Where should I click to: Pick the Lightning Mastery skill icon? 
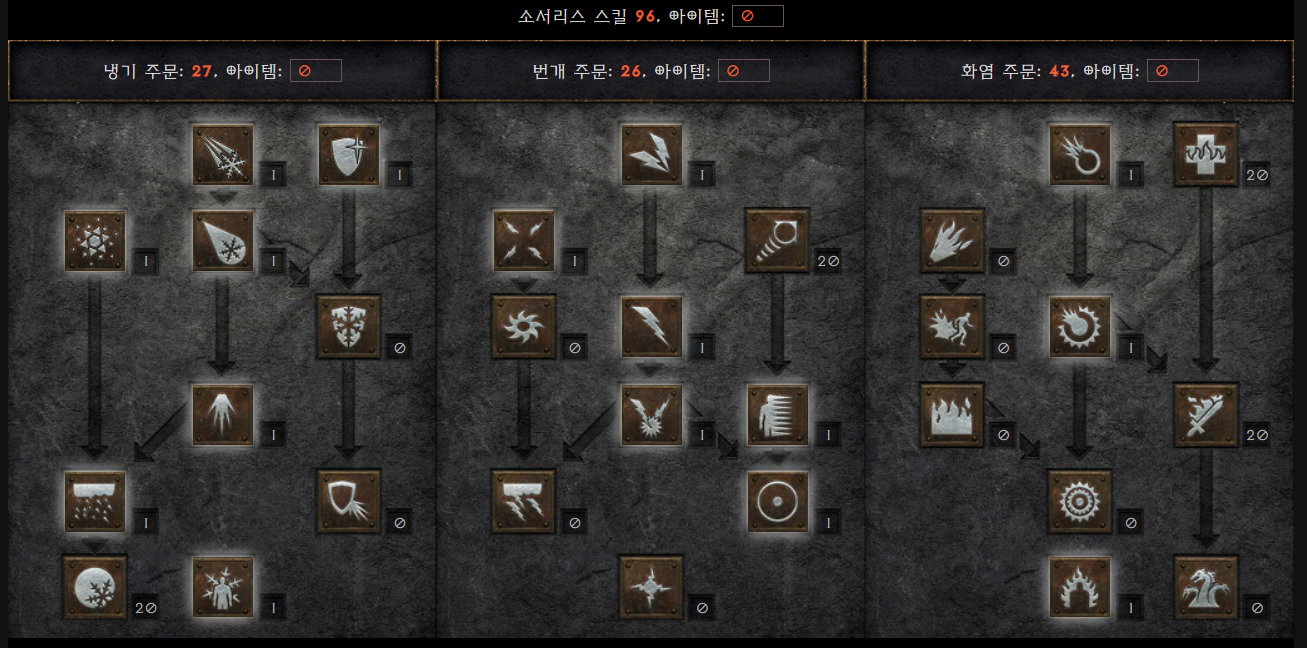click(x=651, y=586)
